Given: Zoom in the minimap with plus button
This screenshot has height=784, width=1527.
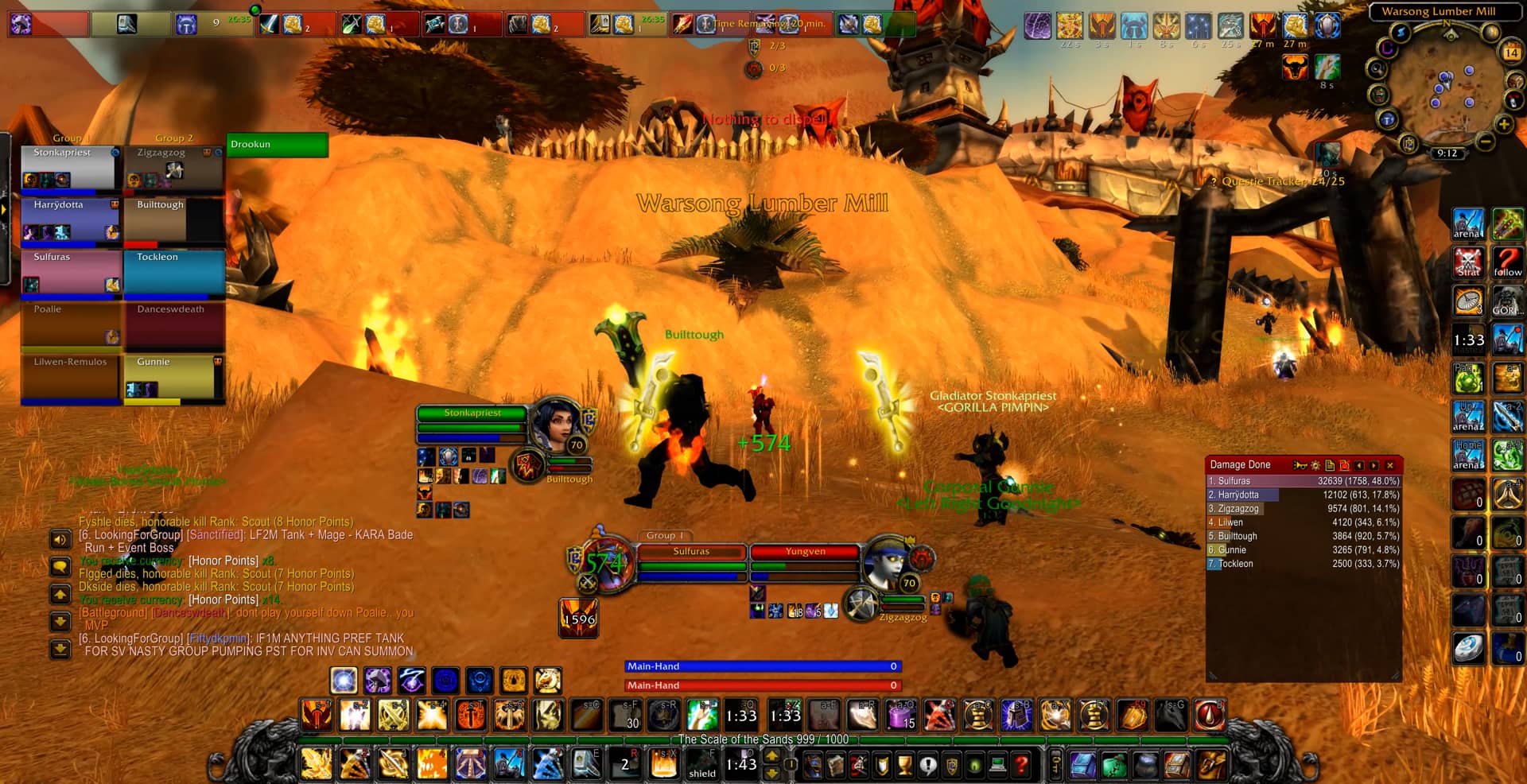Looking at the screenshot, I should pyautogui.click(x=1503, y=125).
